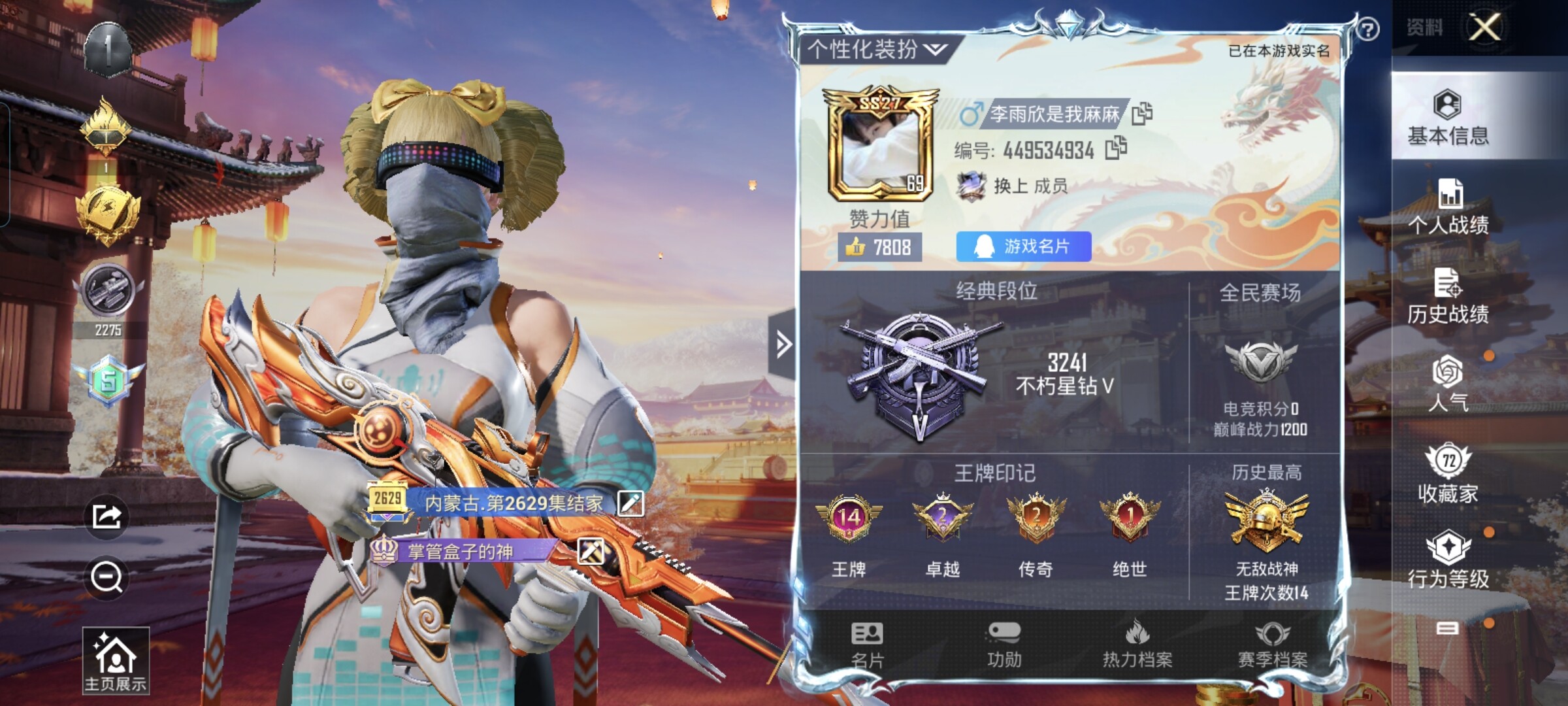Switch to the 功勋 bottom tab
The height and width of the screenshot is (706, 1568).
pyautogui.click(x=1004, y=645)
